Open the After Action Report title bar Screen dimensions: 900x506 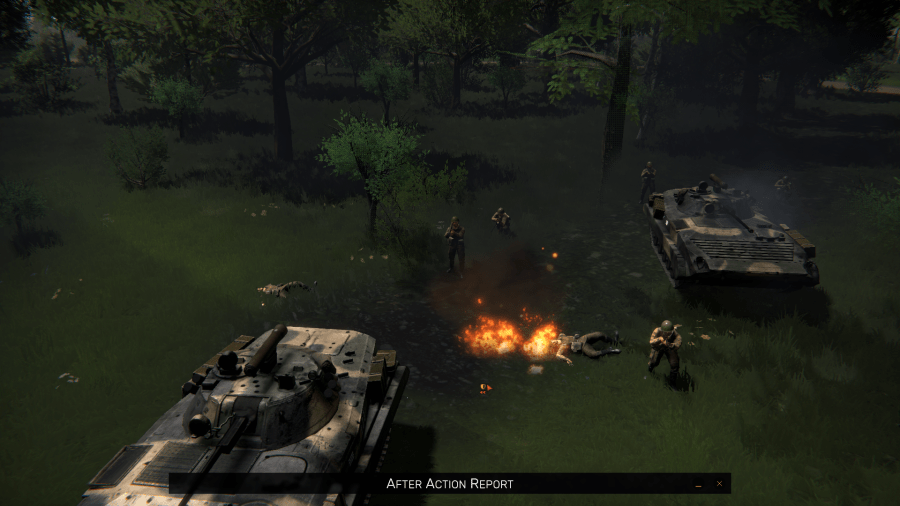(450, 484)
